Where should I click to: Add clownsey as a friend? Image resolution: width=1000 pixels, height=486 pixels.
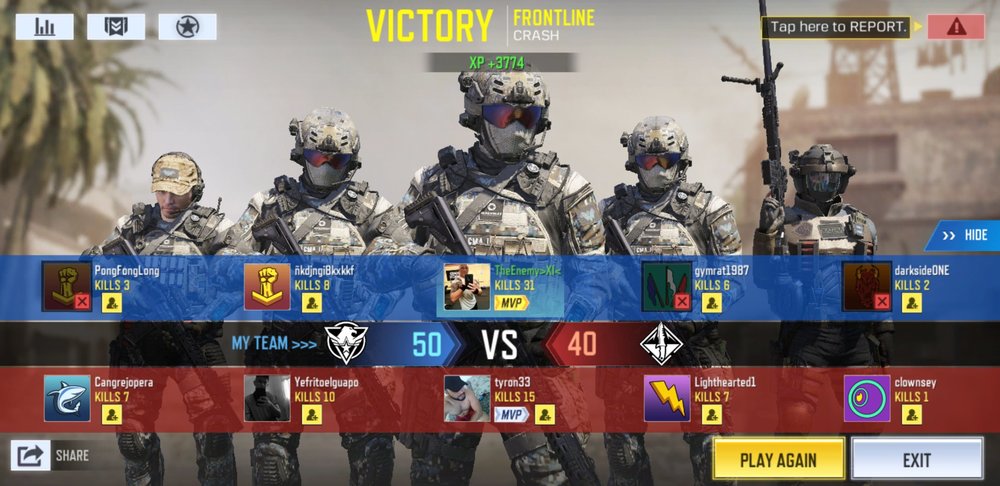[x=911, y=415]
